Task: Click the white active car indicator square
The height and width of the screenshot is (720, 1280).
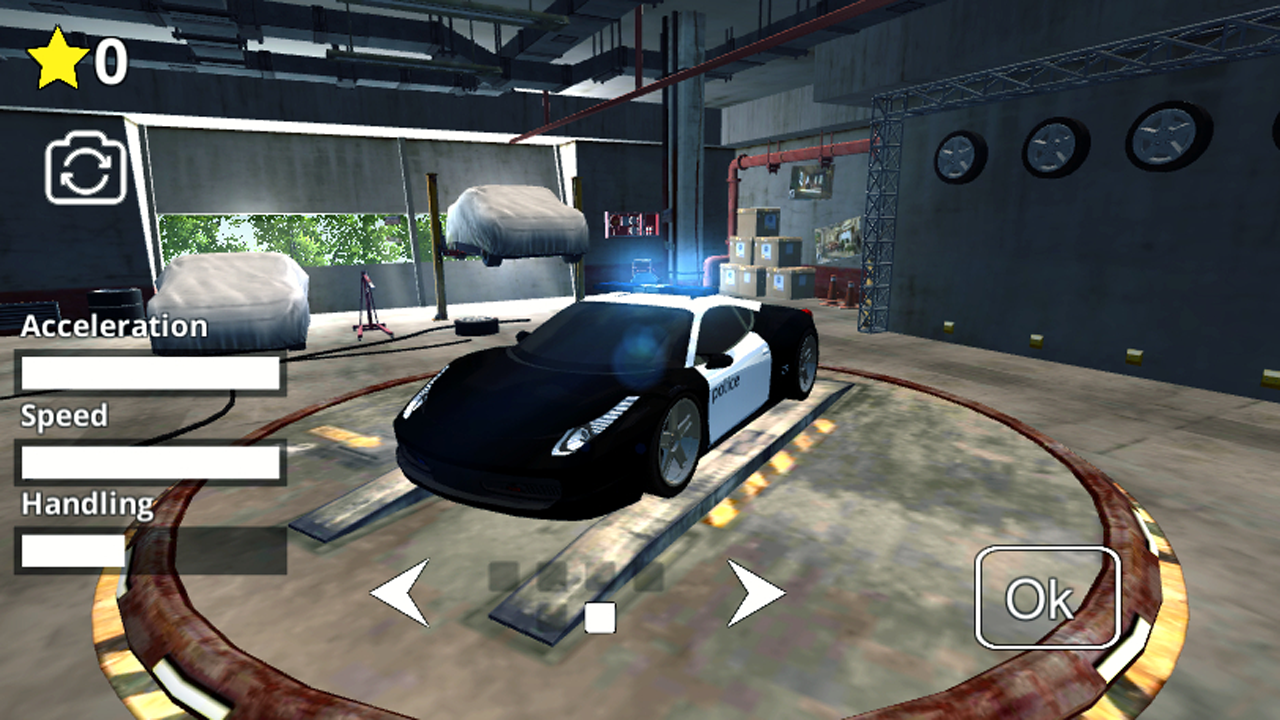Action: click(600, 618)
